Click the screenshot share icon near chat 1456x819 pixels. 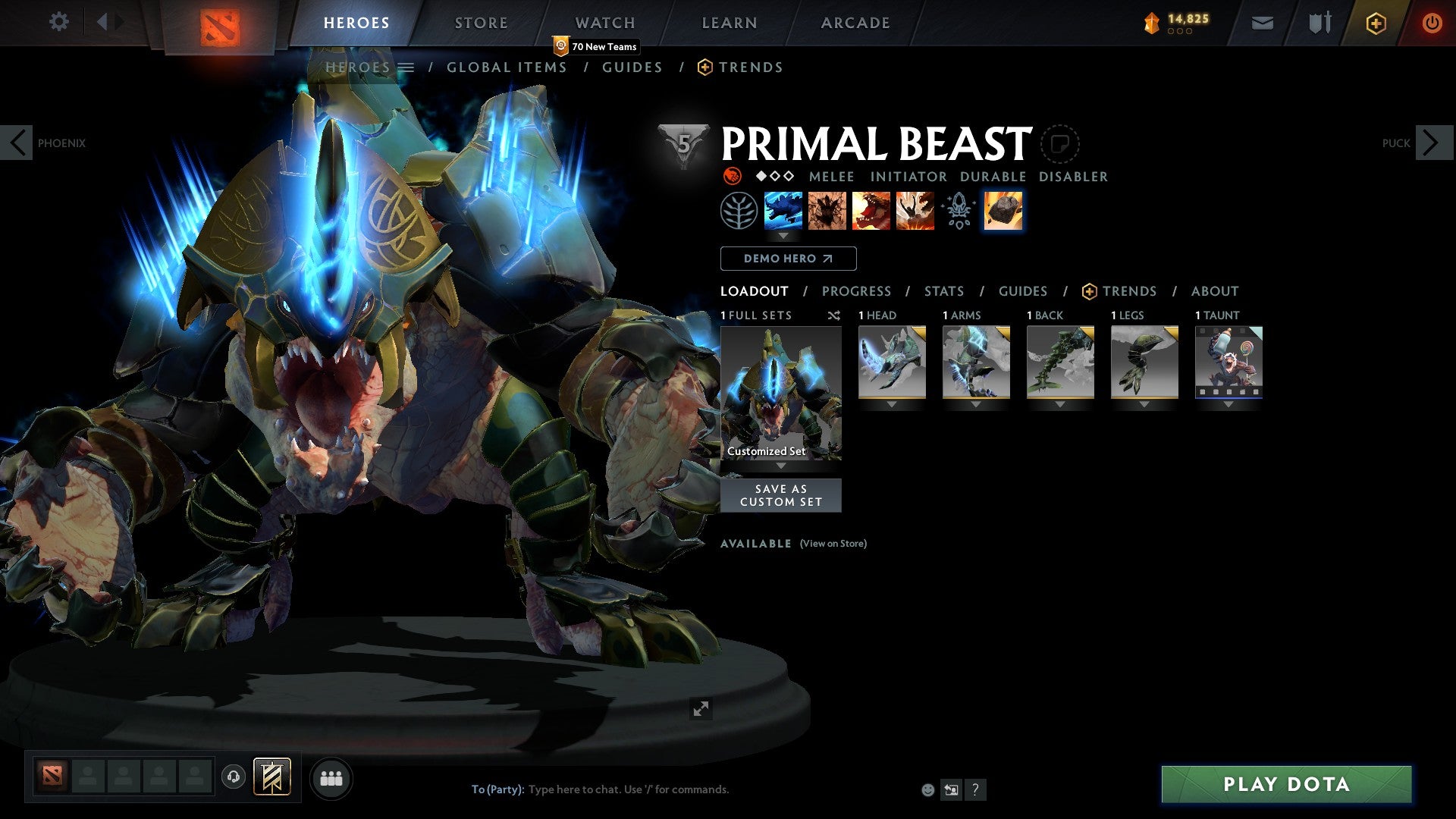pos(950,789)
